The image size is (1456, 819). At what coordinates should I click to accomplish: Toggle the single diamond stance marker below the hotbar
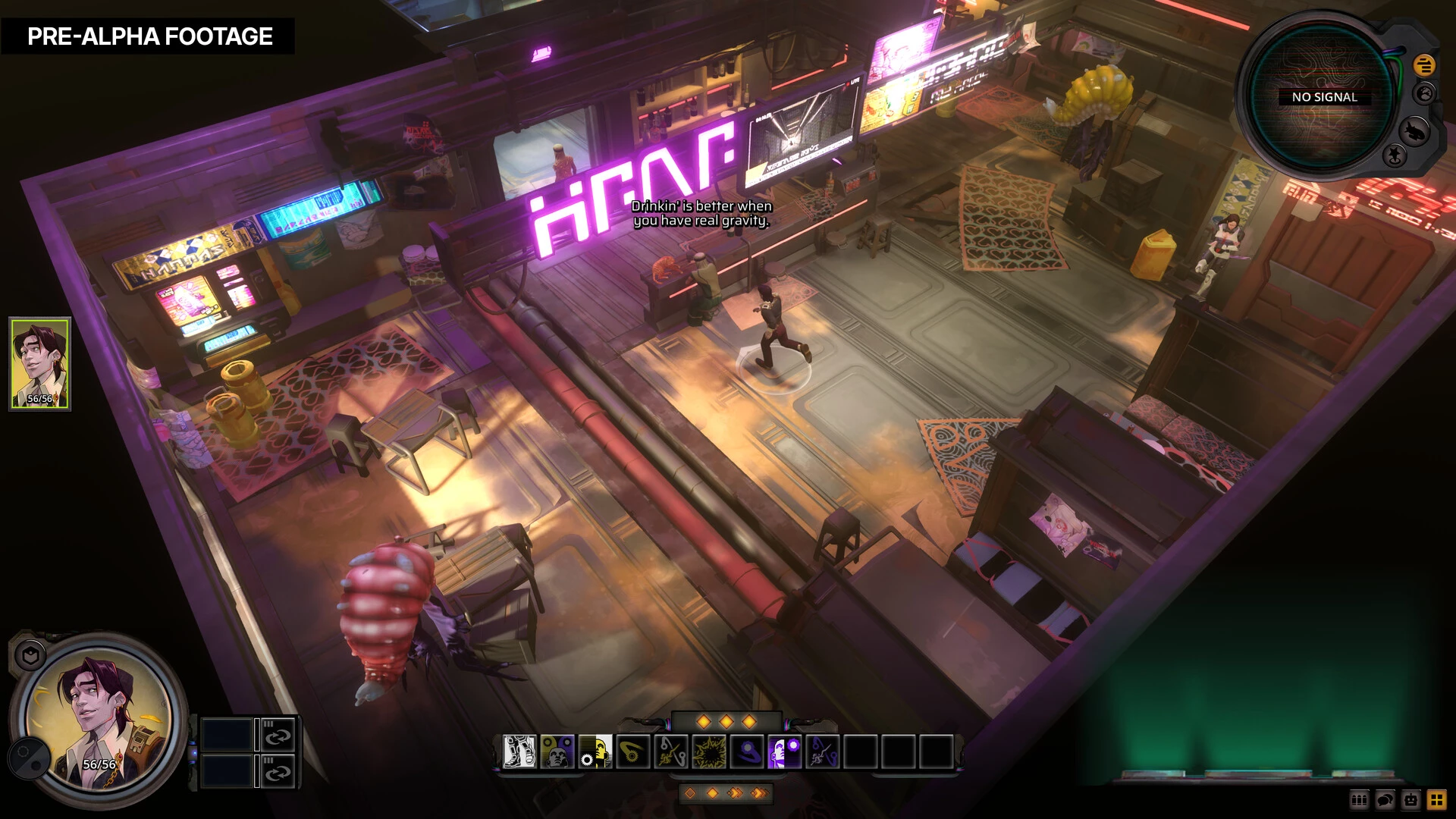tap(690, 792)
